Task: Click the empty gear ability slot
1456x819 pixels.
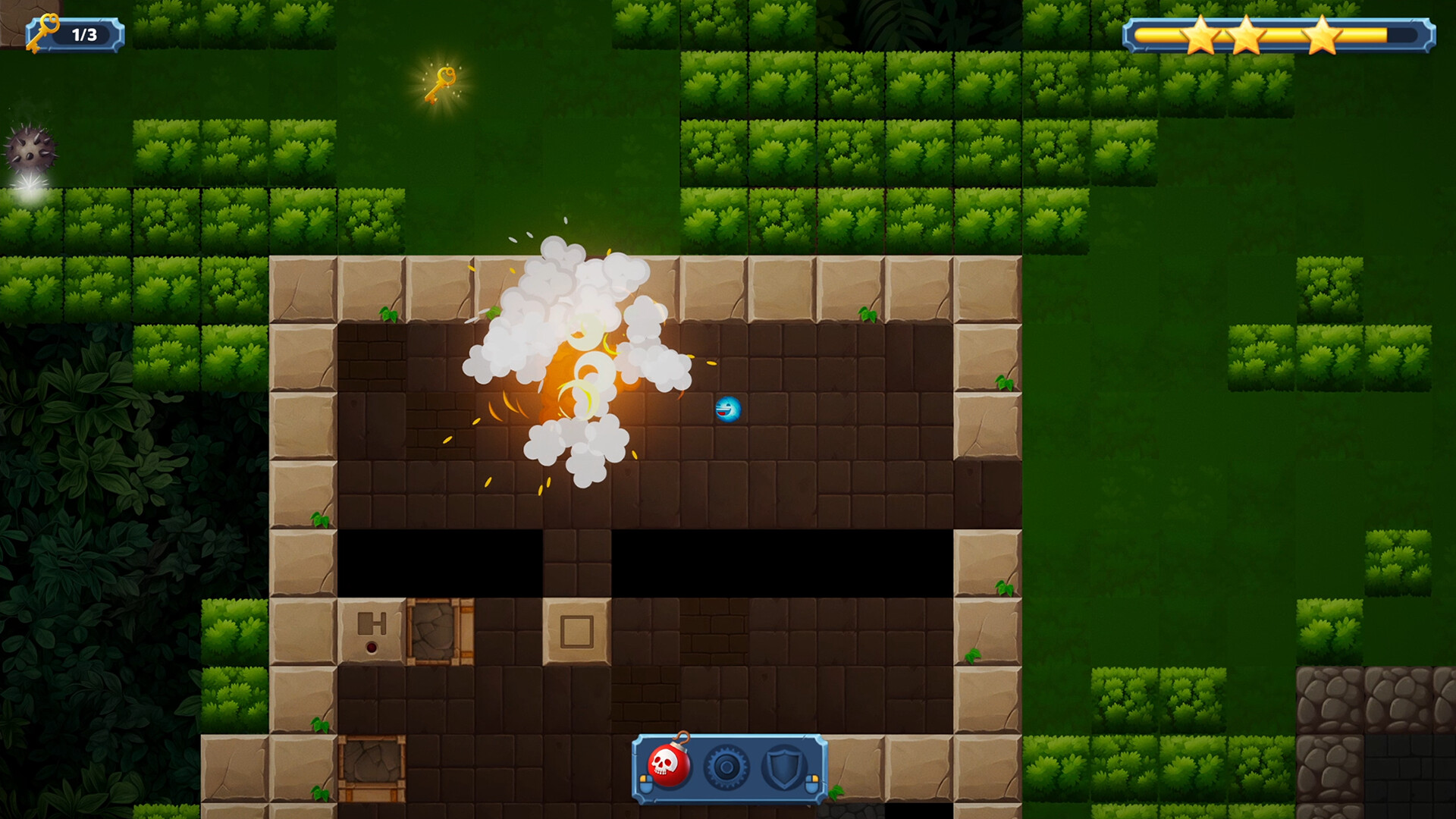Action: pos(726,767)
